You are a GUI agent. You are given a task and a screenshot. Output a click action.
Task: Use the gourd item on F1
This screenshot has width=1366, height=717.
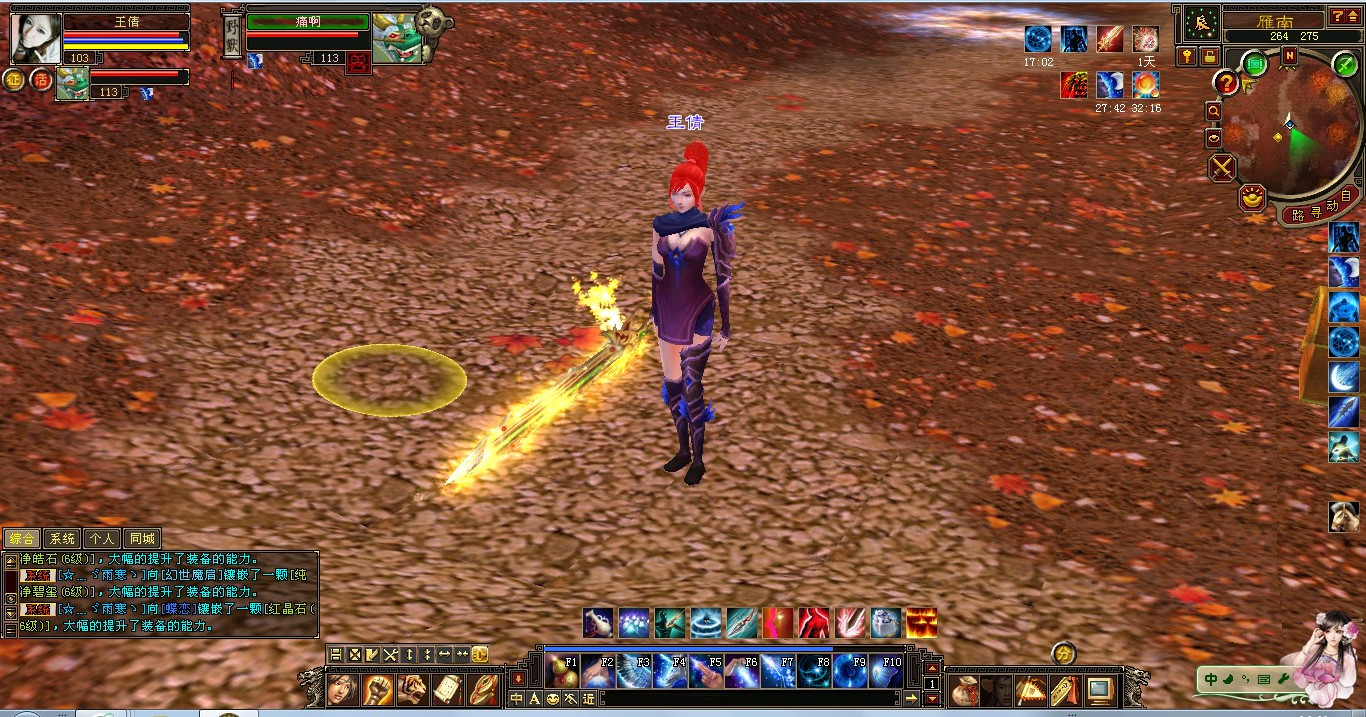point(563,671)
